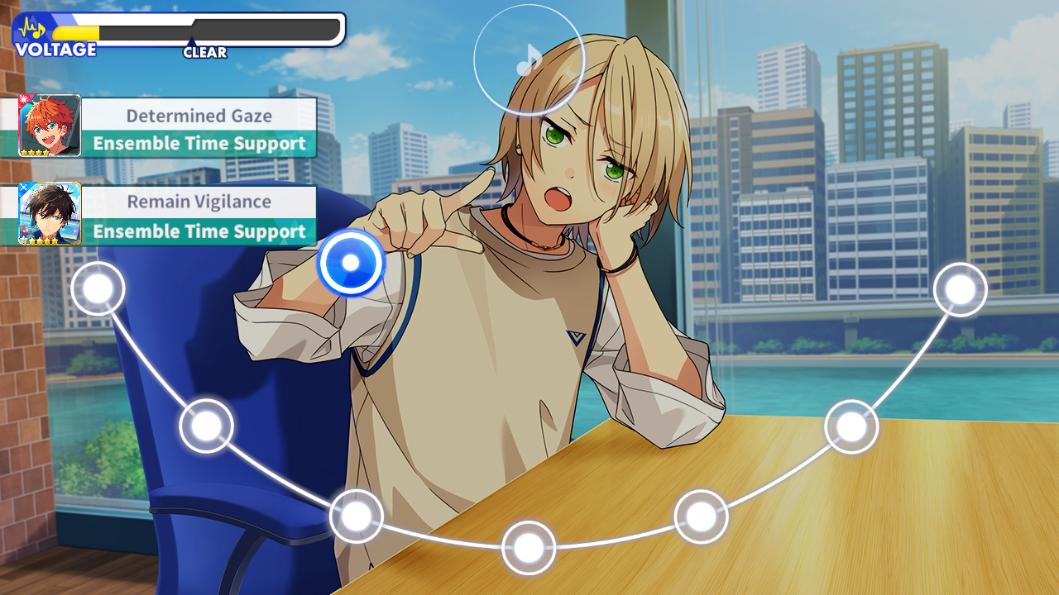Tap the tap circle at the arc's left end
The width and height of the screenshot is (1059, 595).
98,288
